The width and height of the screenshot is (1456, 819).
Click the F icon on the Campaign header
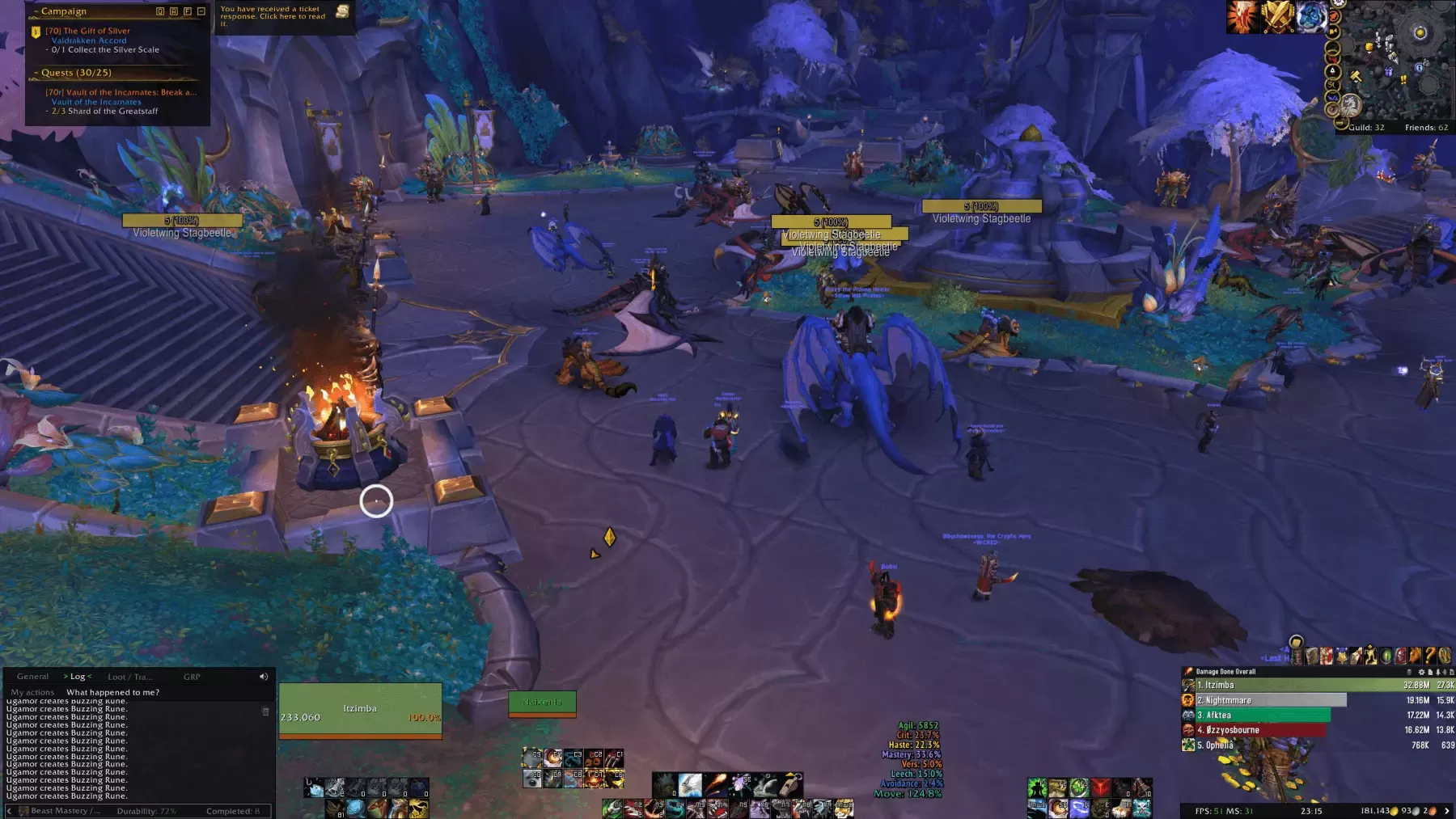(187, 11)
